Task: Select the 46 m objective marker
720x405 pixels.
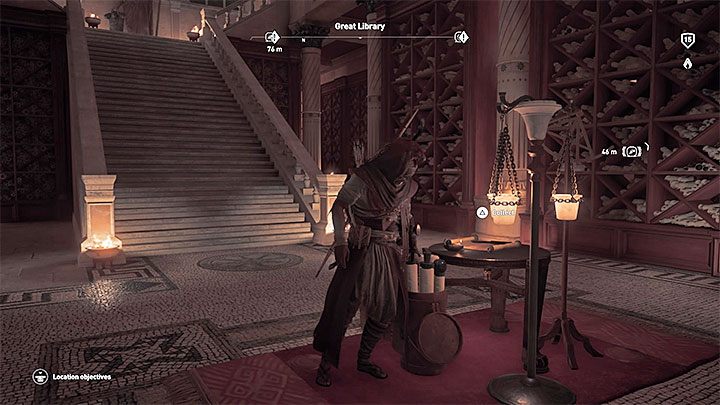Action: (x=634, y=151)
